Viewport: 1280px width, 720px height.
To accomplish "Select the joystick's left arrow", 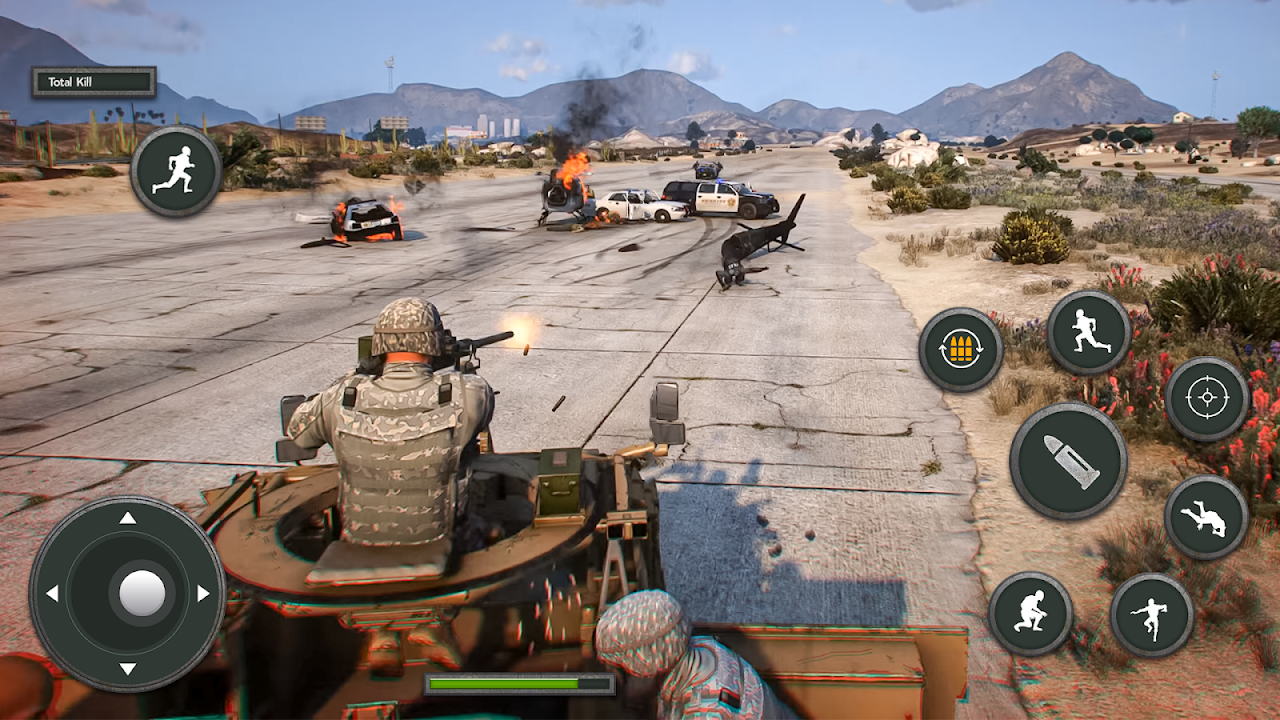I will click(52, 593).
